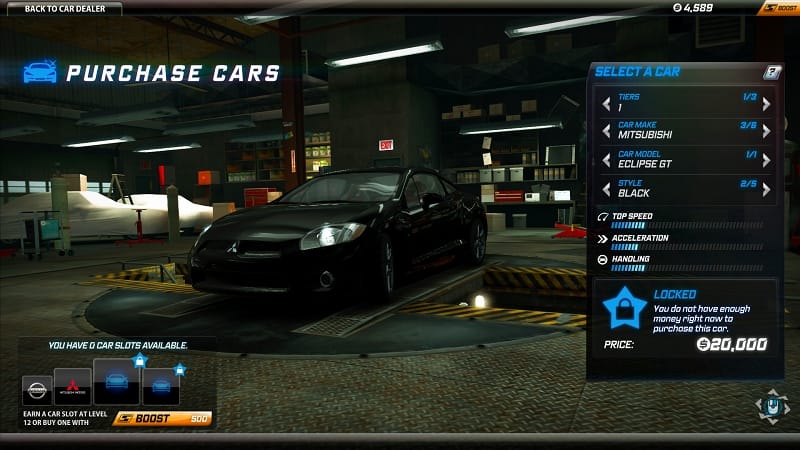Select the Mitsubishi car slot
Screen dimensions: 800x450
[72, 388]
